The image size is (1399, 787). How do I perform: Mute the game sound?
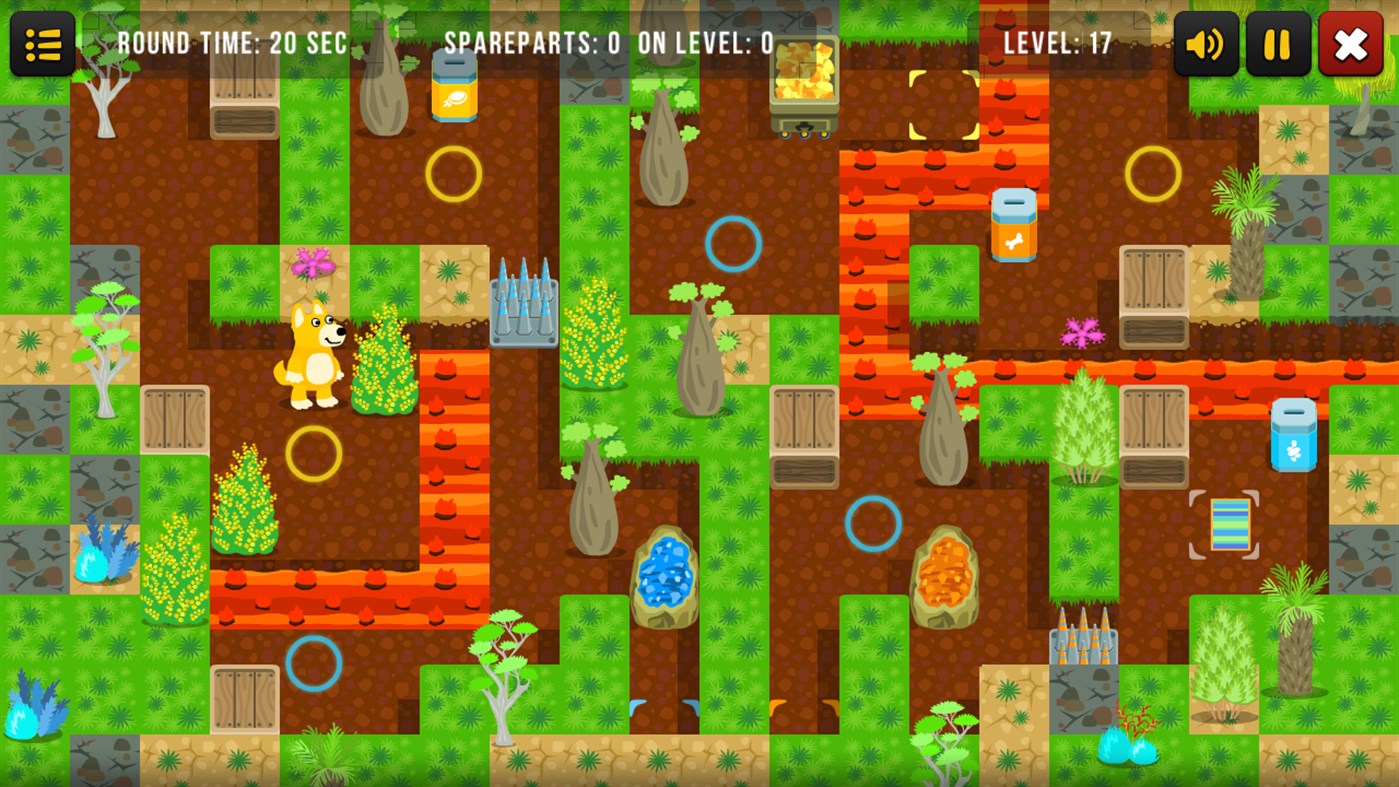coord(1205,43)
